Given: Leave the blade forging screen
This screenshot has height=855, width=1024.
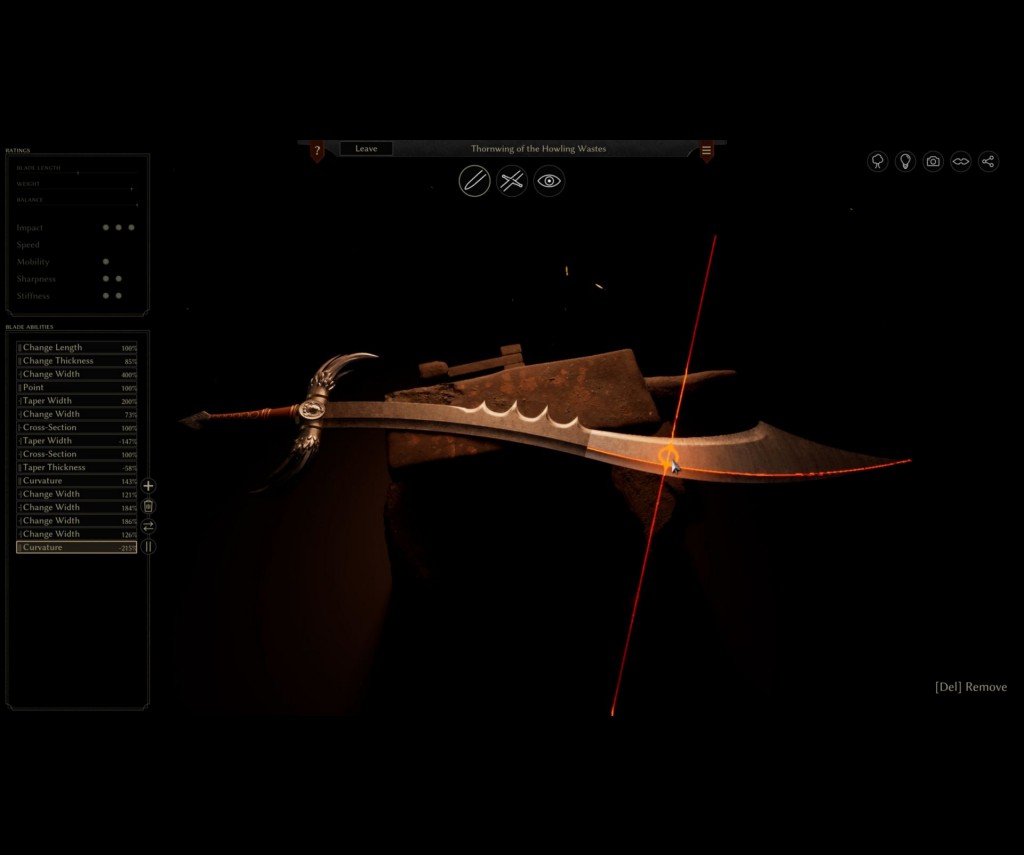Looking at the screenshot, I should pos(366,149).
